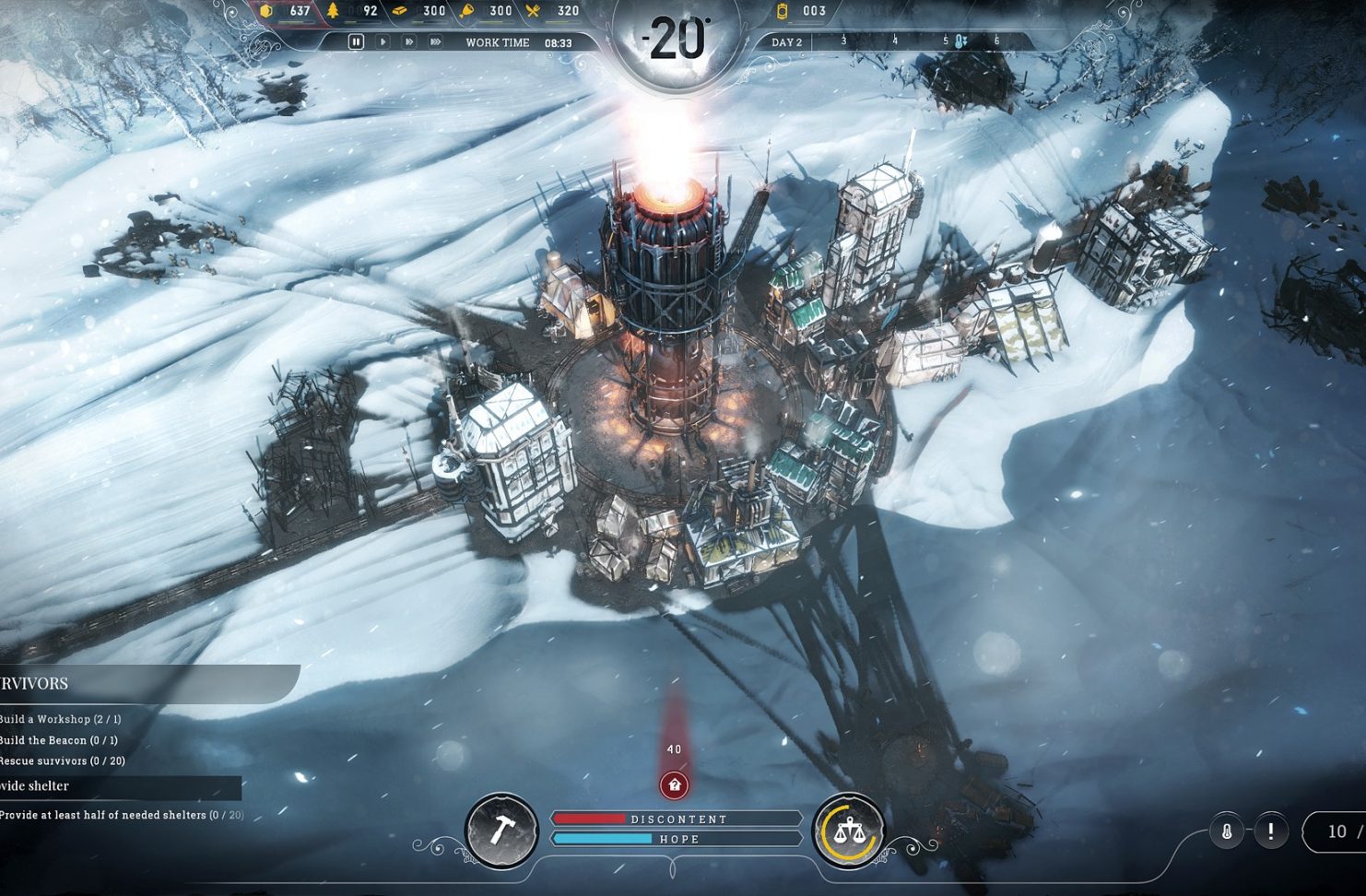Click the coal resource counter icon
The height and width of the screenshot is (896, 1366).
click(x=267, y=11)
